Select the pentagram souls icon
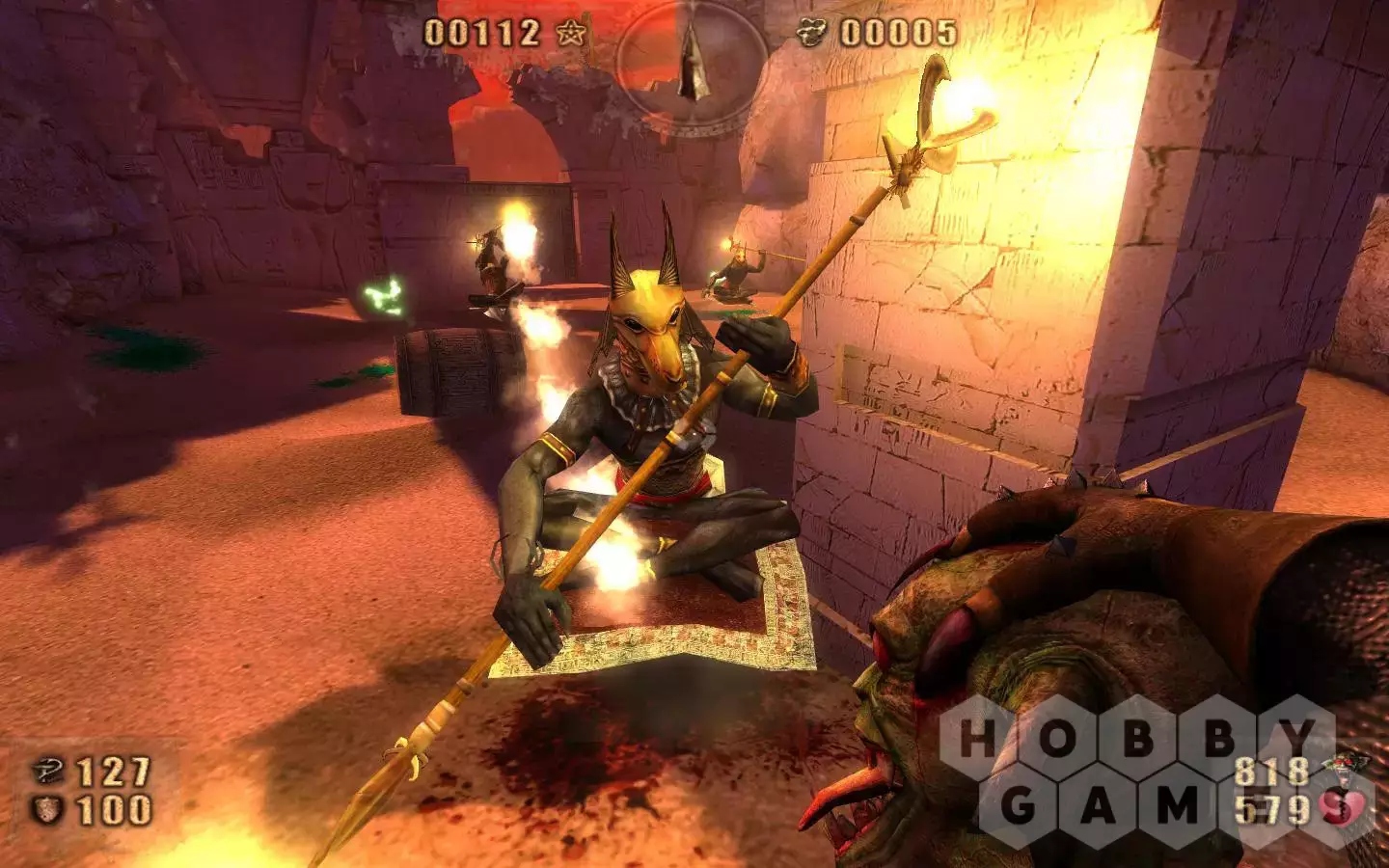The height and width of the screenshot is (868, 1389). pos(572,34)
